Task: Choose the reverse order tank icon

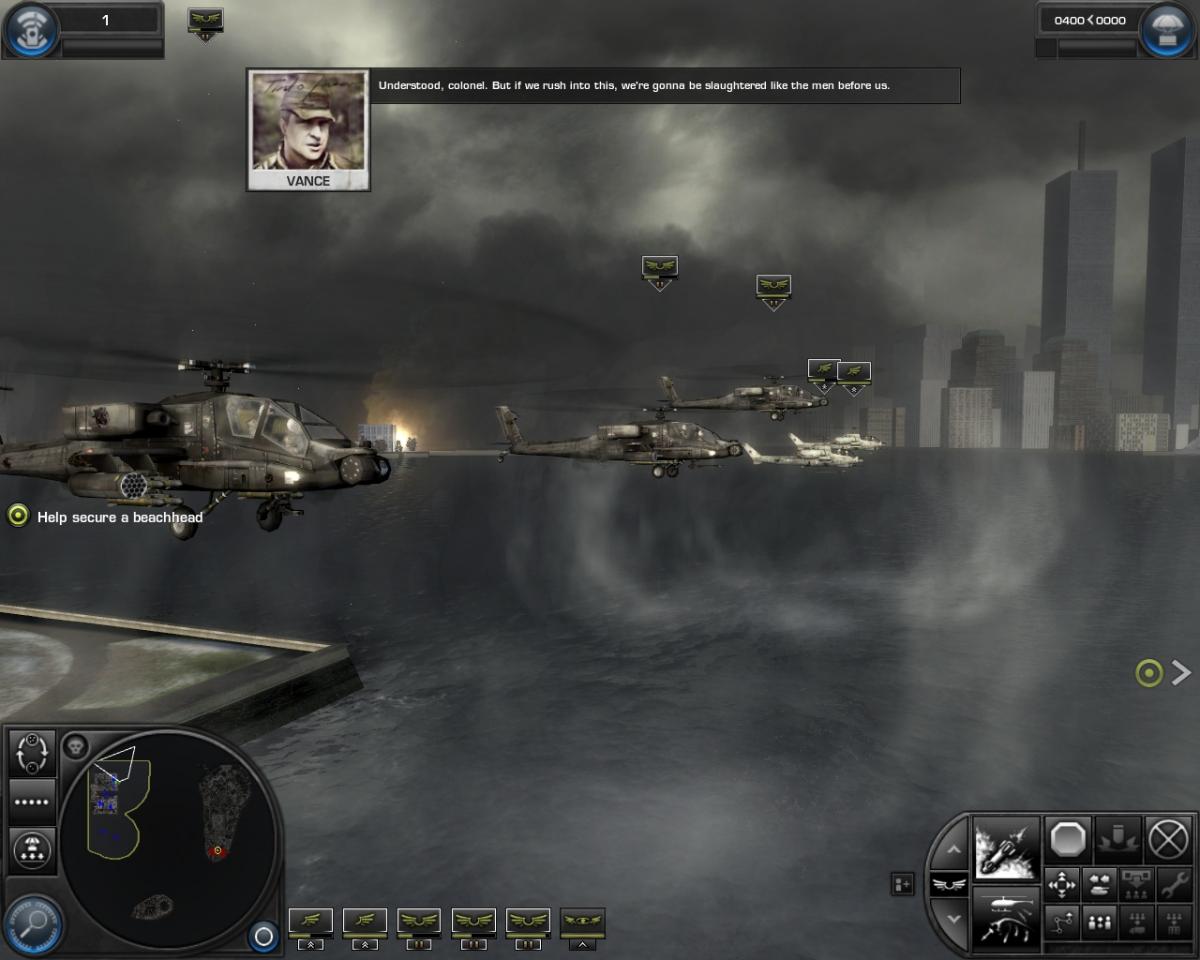Action: click(1098, 885)
